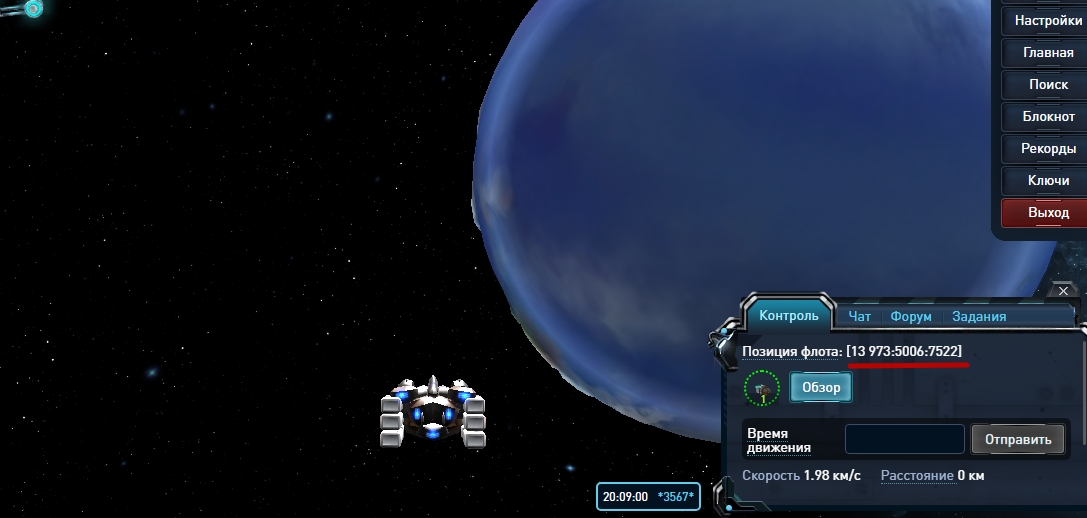
Task: Click the Обзор button
Action: [821, 388]
